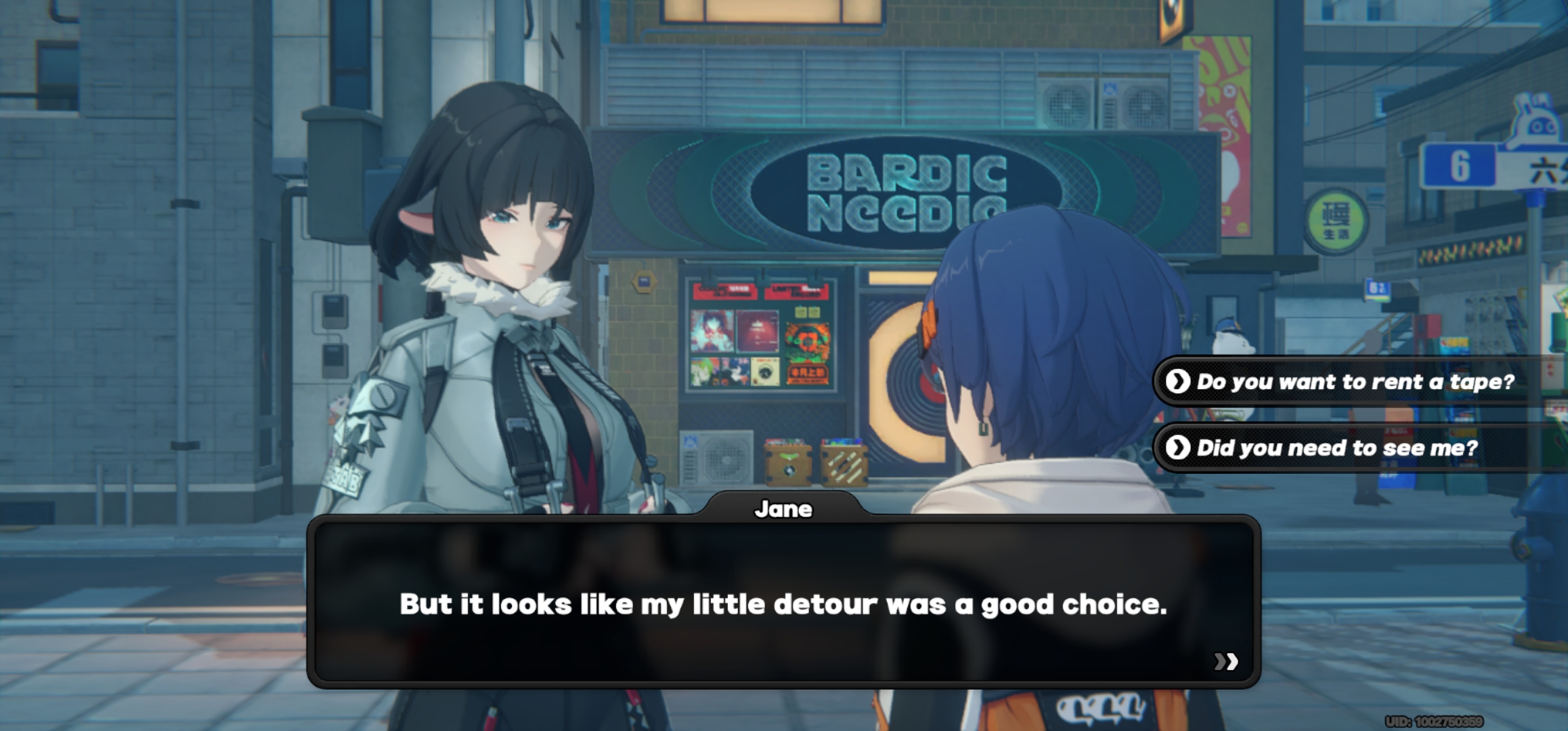Advance dialogue with the double-arrow icon

click(1225, 661)
